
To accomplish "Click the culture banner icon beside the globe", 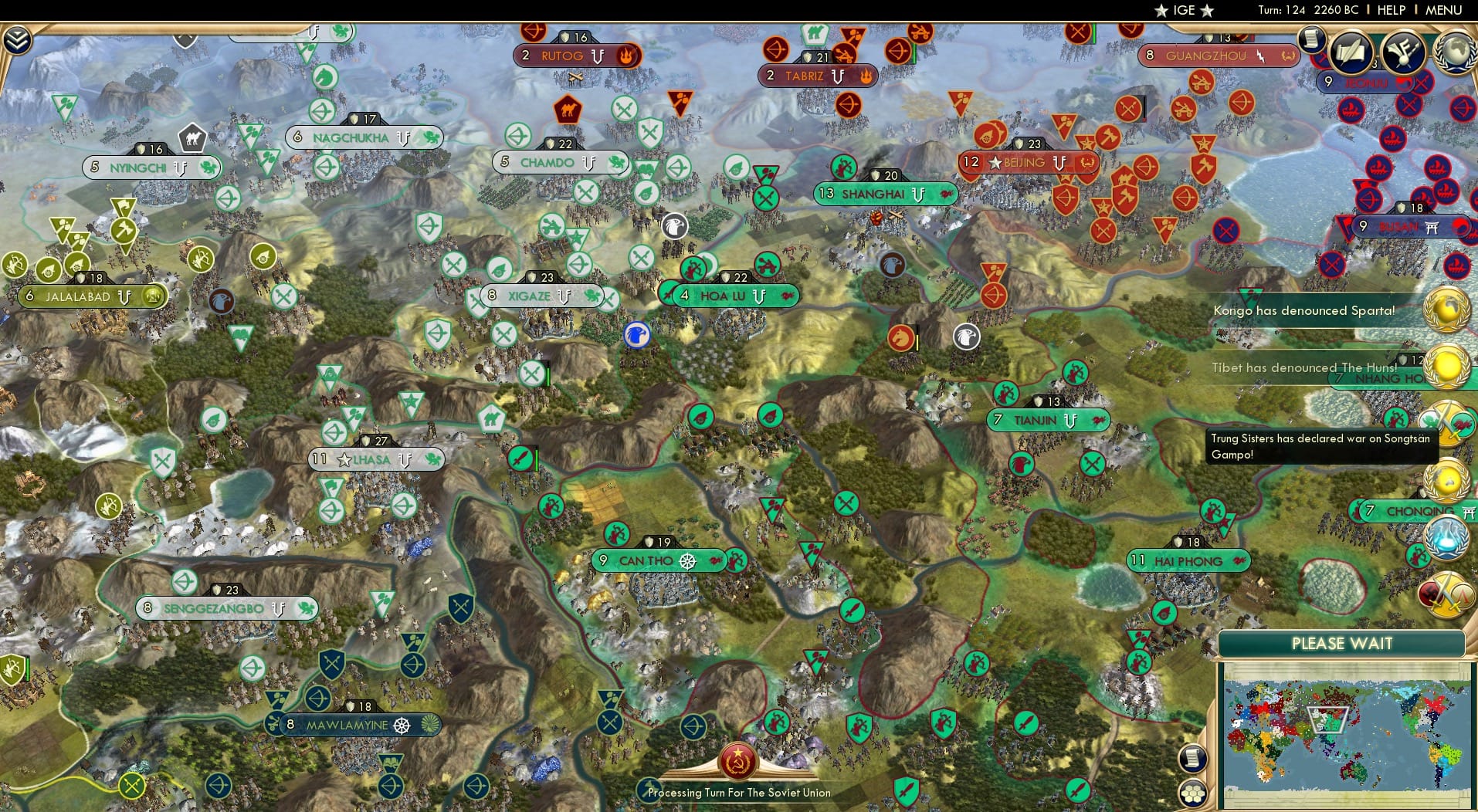I will [x=1402, y=52].
